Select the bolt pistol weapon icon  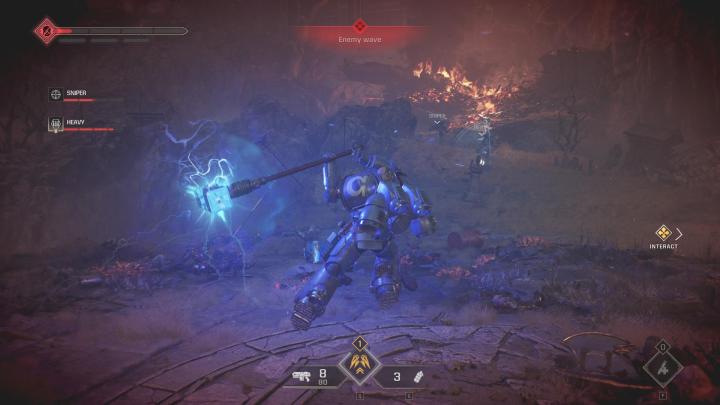(x=301, y=376)
